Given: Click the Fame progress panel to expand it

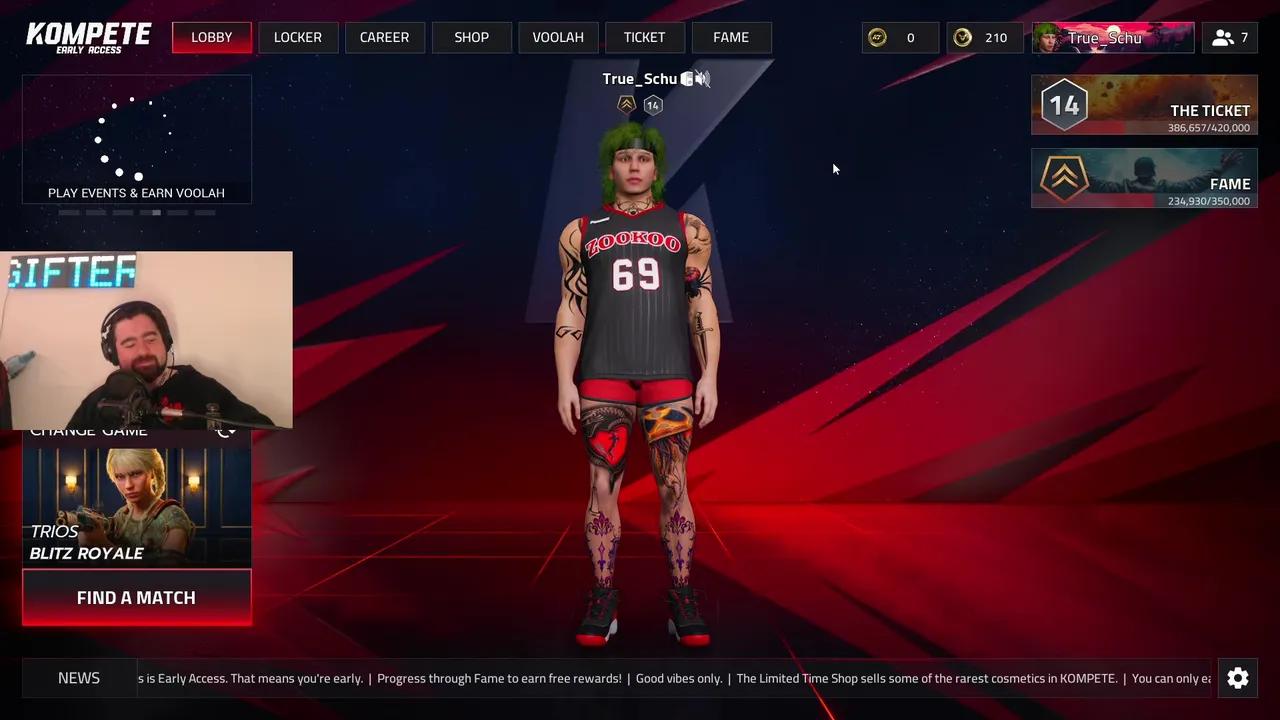Looking at the screenshot, I should pyautogui.click(x=1144, y=178).
